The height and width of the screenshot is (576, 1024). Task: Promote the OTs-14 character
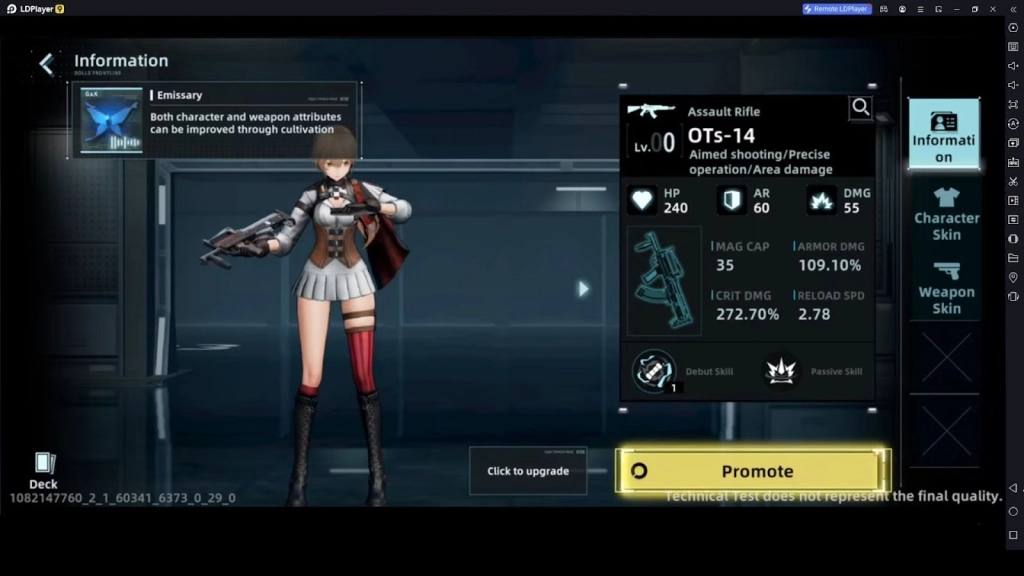coord(752,471)
